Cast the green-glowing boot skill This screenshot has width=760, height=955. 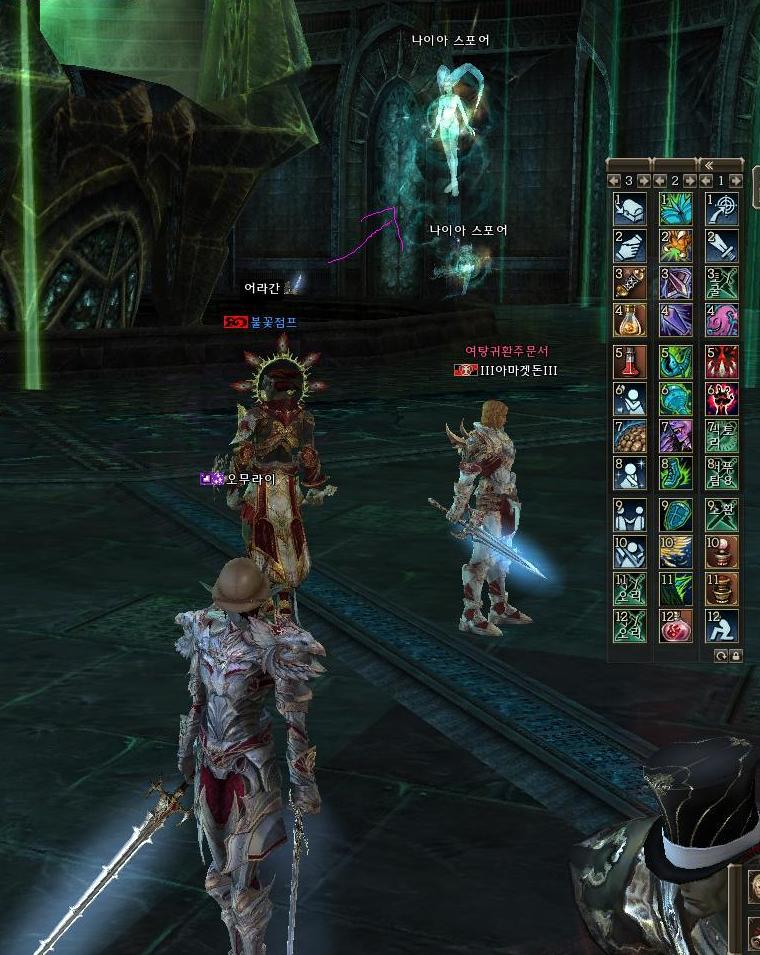[676, 473]
